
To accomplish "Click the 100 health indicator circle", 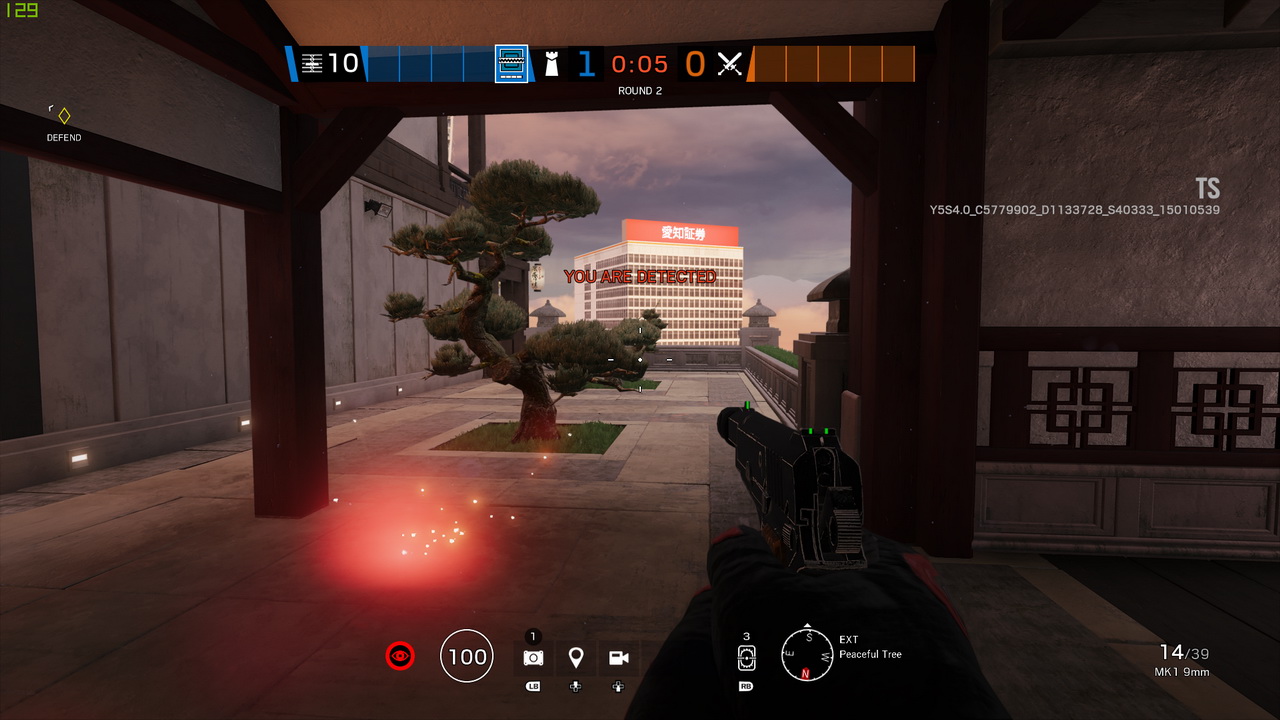I will [x=466, y=656].
